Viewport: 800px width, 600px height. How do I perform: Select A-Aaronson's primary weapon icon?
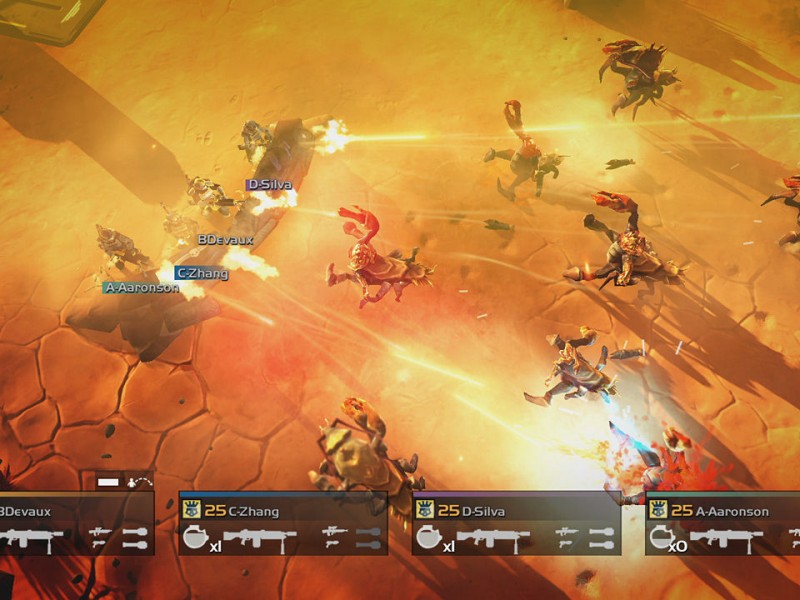click(726, 539)
